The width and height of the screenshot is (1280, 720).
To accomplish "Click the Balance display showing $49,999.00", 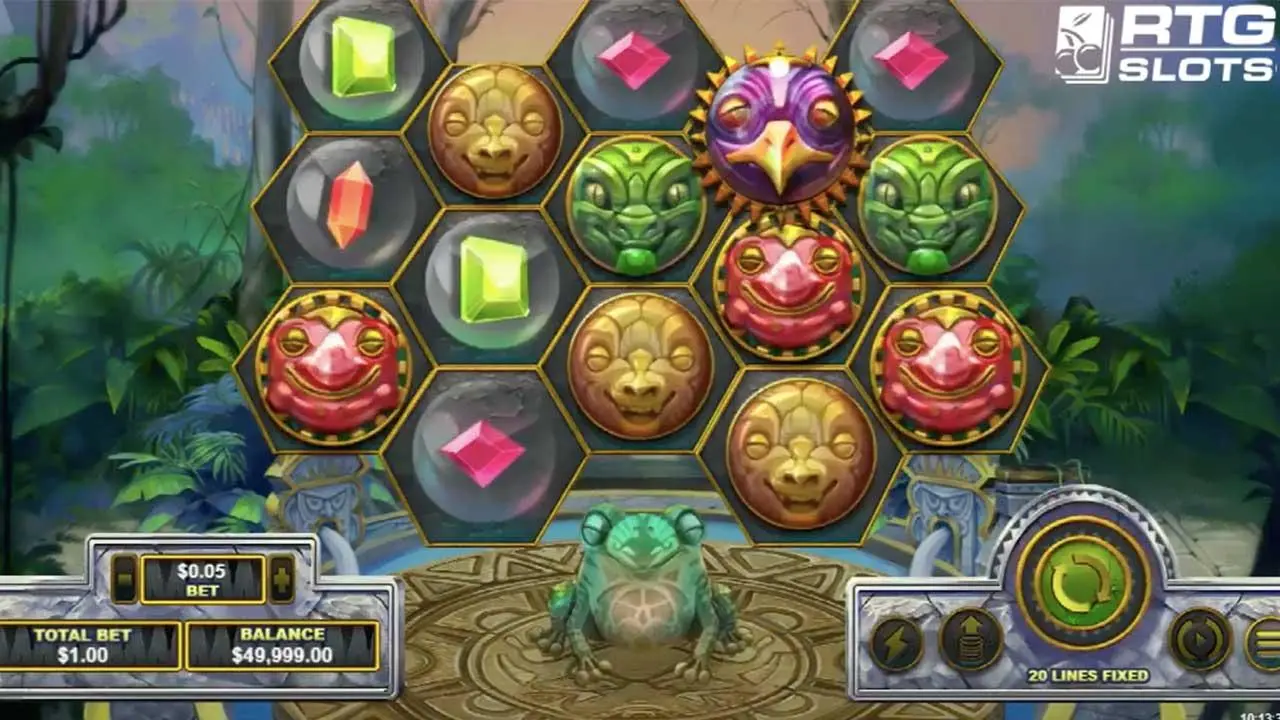I will pos(281,647).
